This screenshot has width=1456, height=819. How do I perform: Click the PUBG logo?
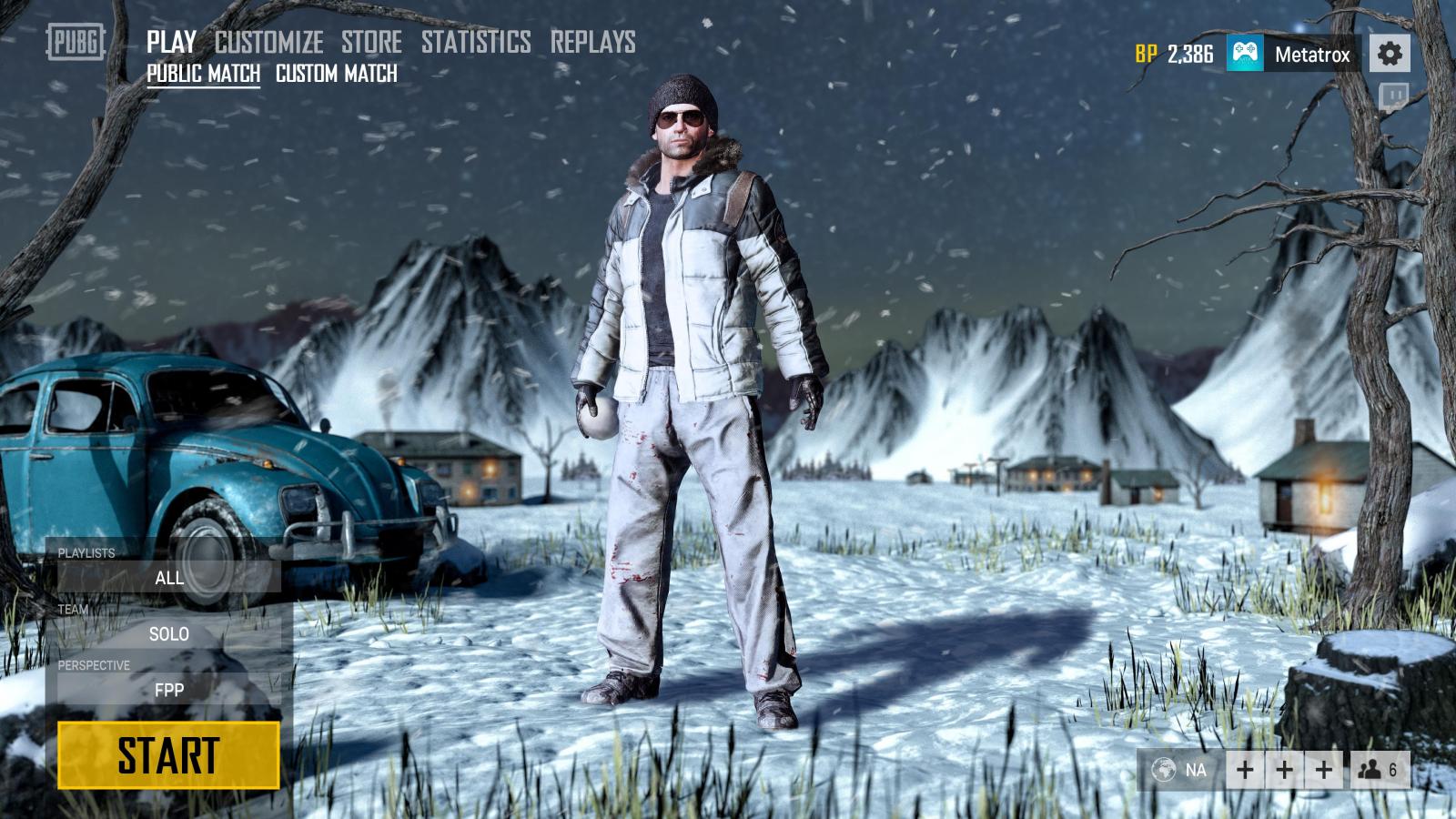point(76,42)
